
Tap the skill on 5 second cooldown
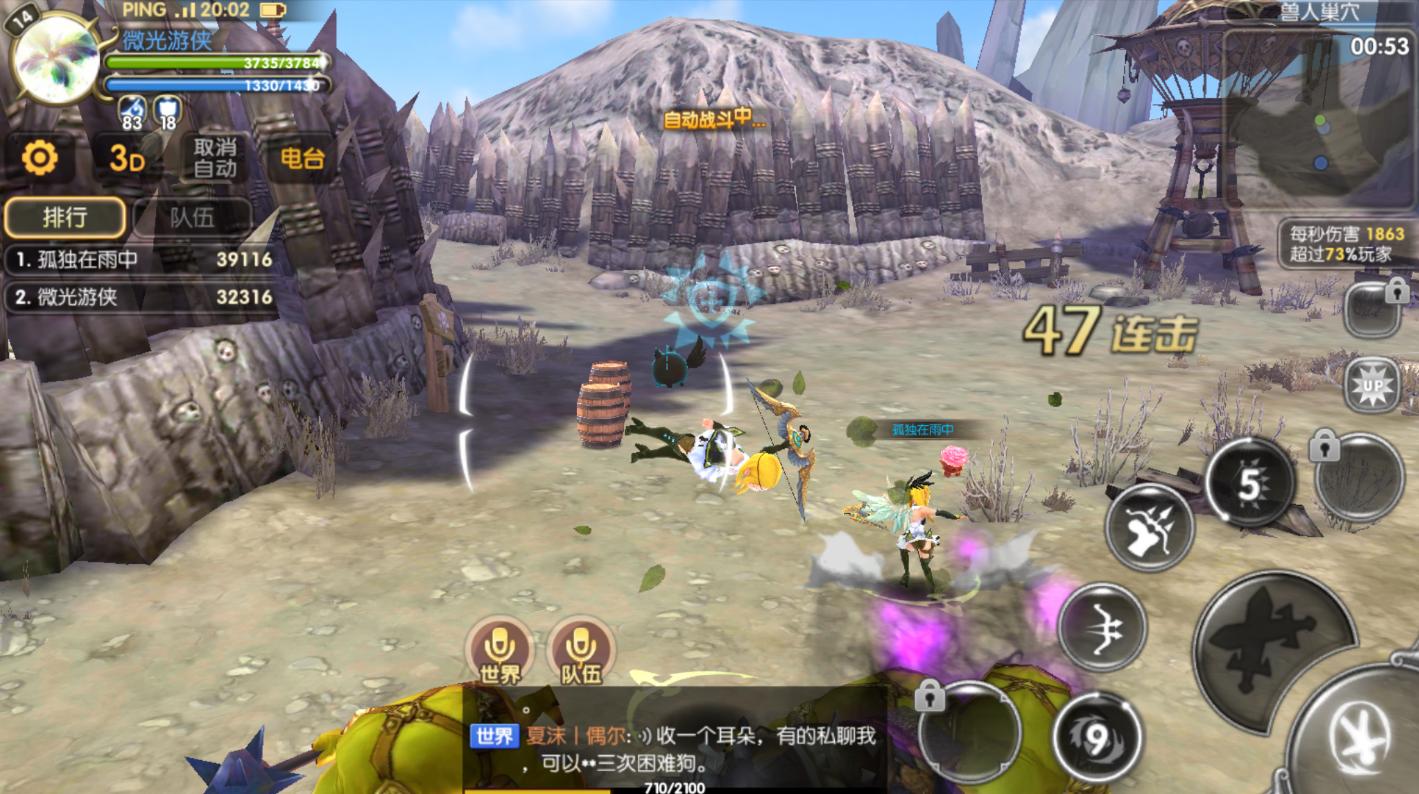[x=1250, y=484]
